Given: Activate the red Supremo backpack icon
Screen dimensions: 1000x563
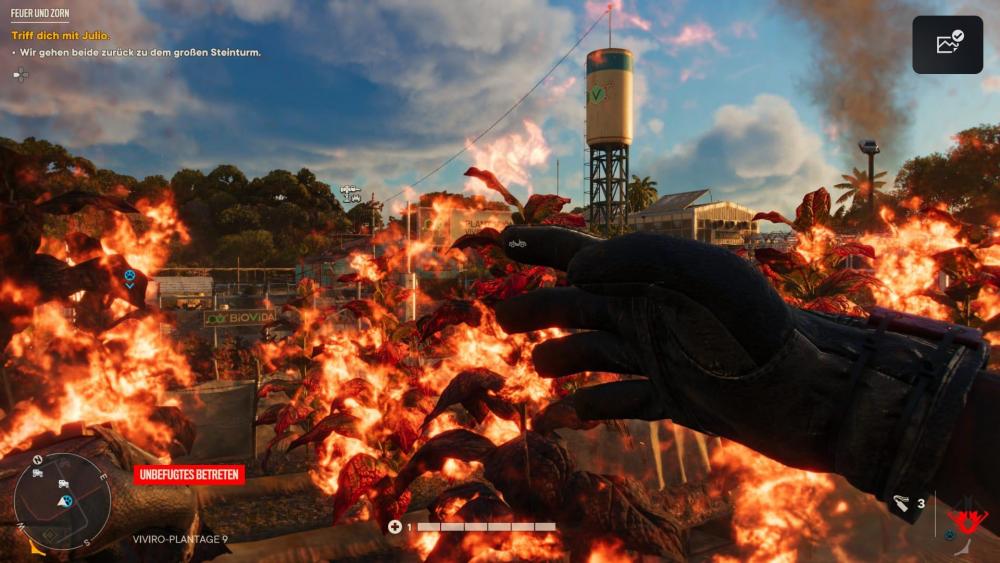Looking at the screenshot, I should coord(967,519).
